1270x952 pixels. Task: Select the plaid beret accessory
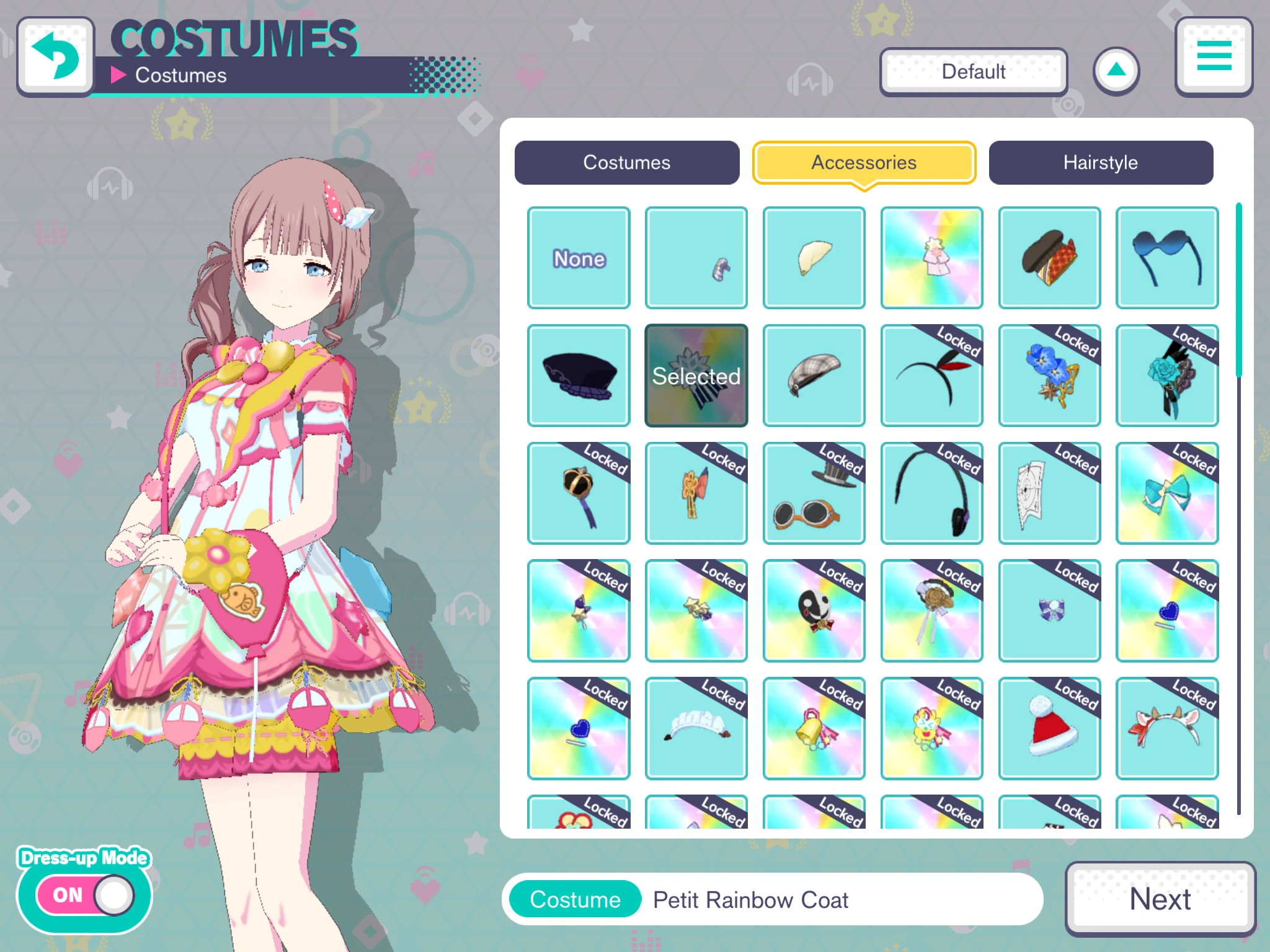point(814,375)
